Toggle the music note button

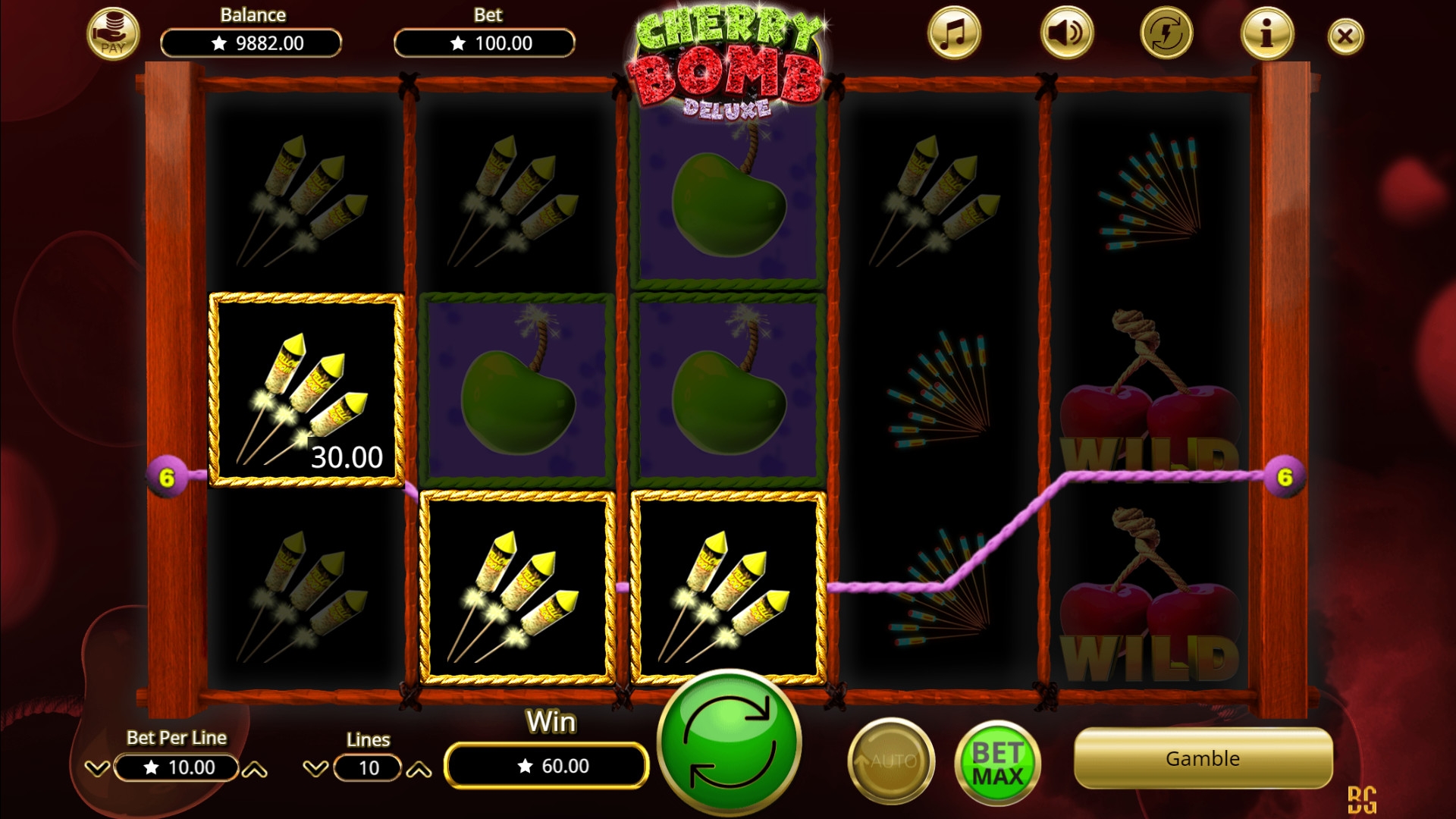(x=954, y=34)
